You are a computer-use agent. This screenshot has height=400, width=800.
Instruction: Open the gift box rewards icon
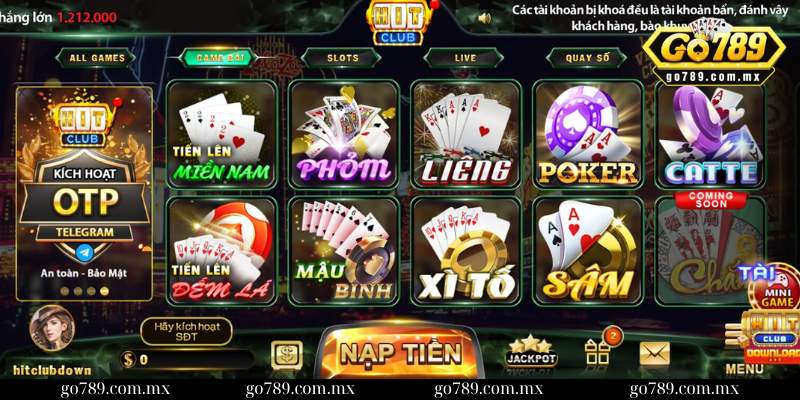(x=597, y=351)
